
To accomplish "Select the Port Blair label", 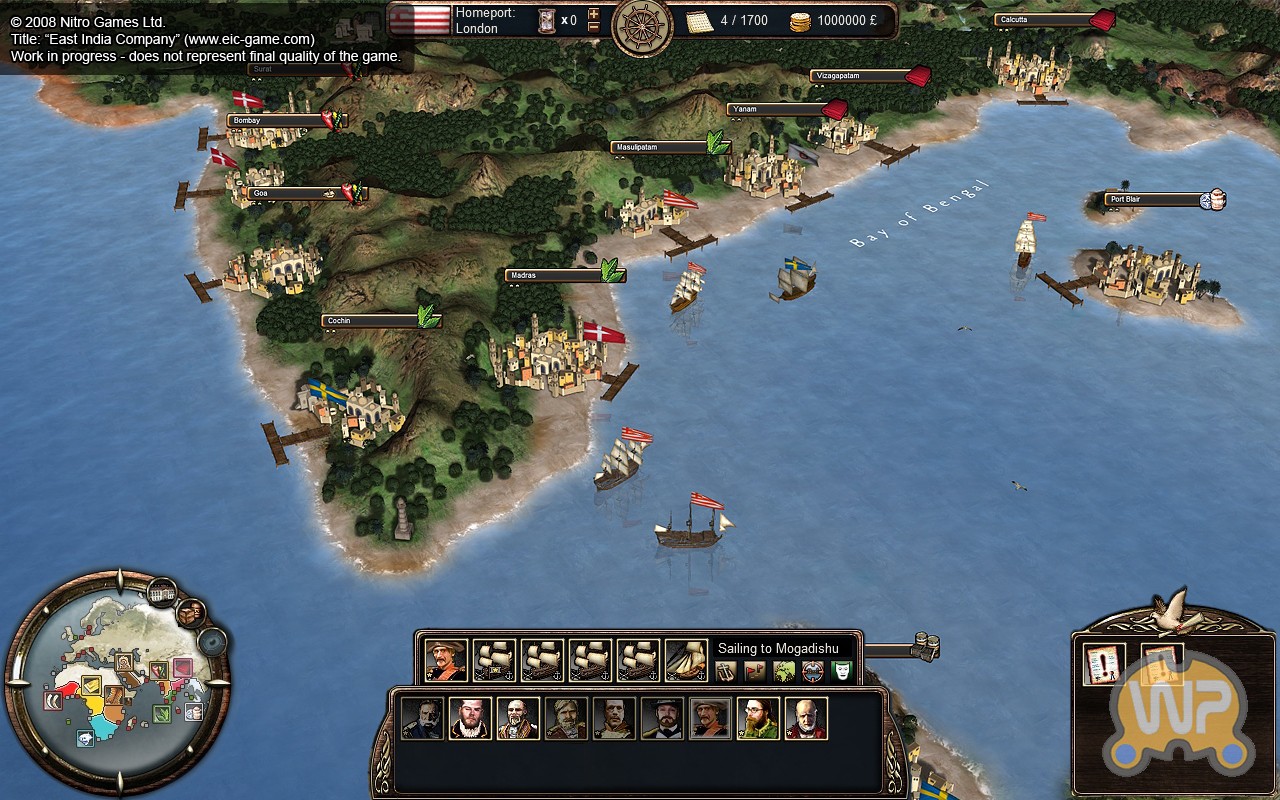I will pos(1154,199).
